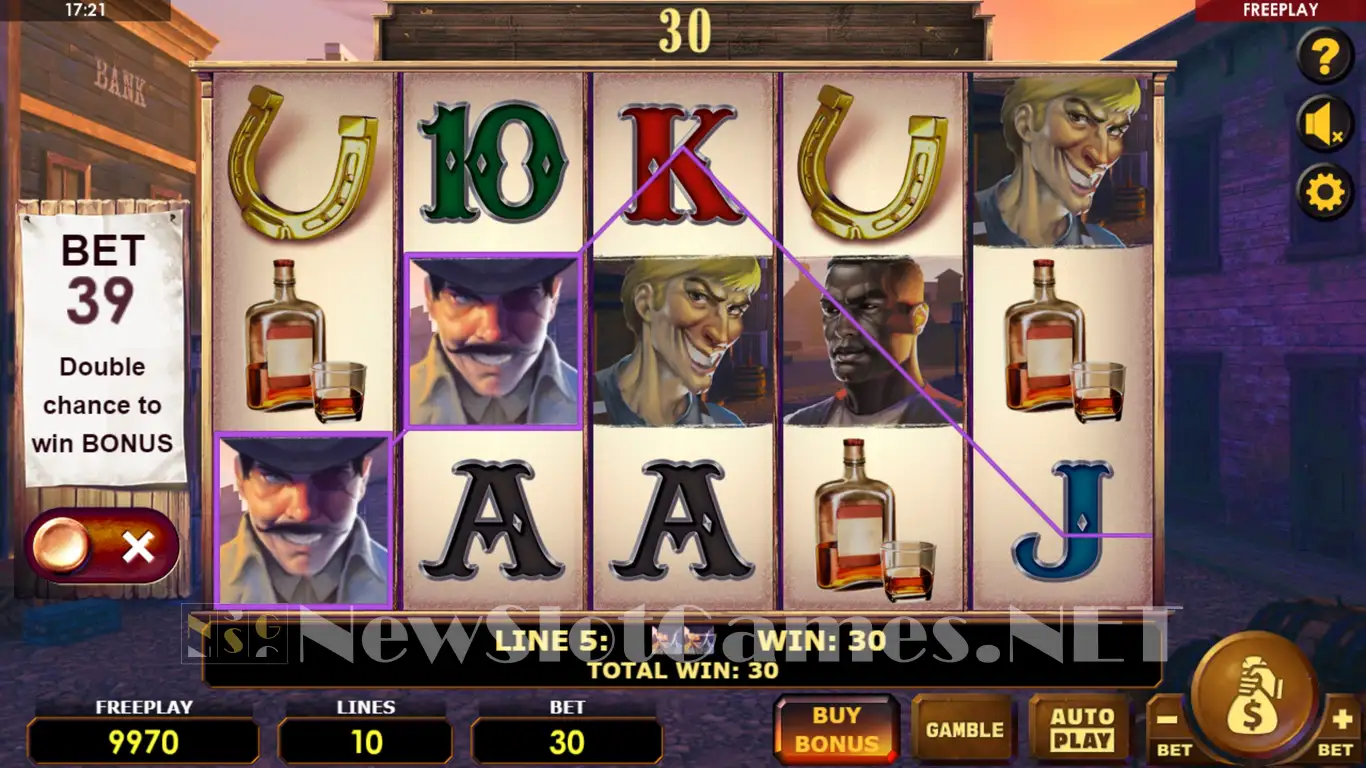Viewport: 1366px width, 768px height.
Task: Open the gear settings menu
Action: pyautogui.click(x=1325, y=192)
